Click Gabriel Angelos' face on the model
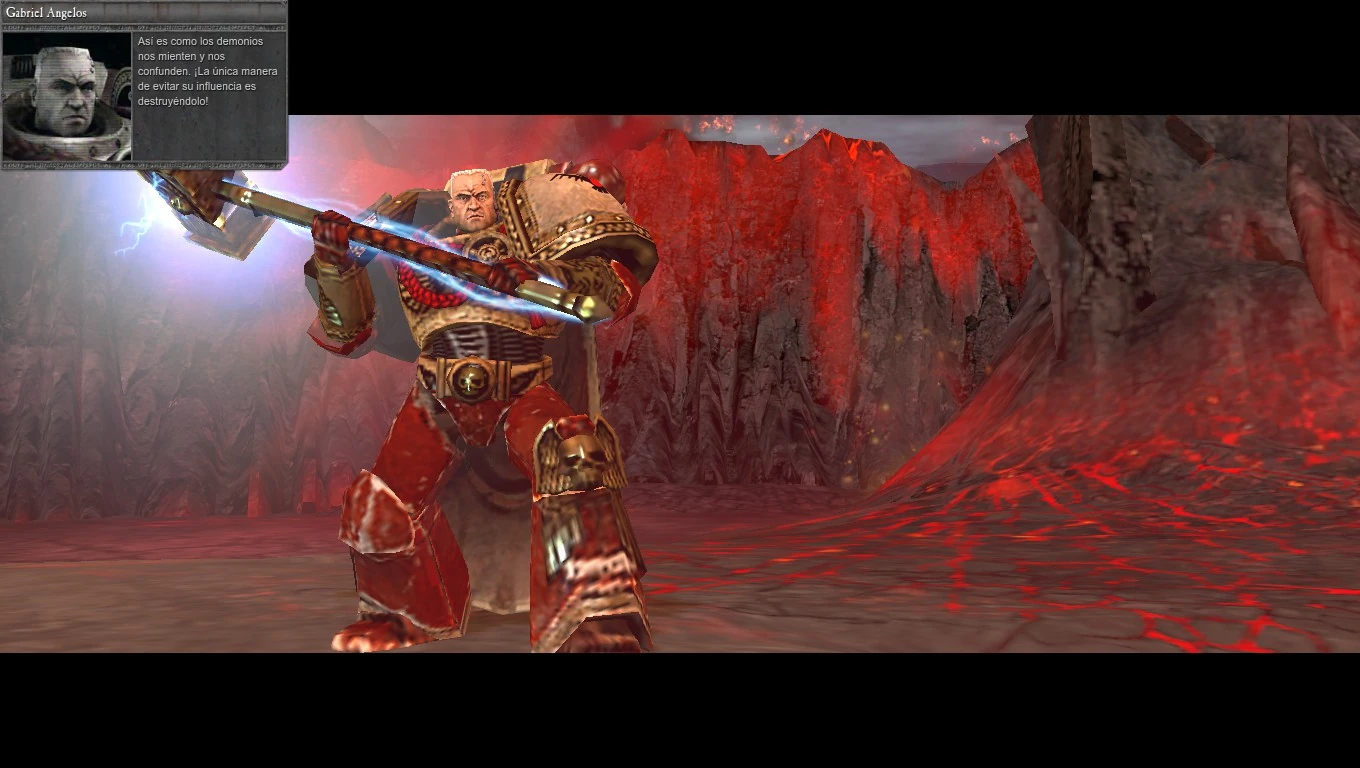This screenshot has height=768, width=1360. tap(470, 200)
